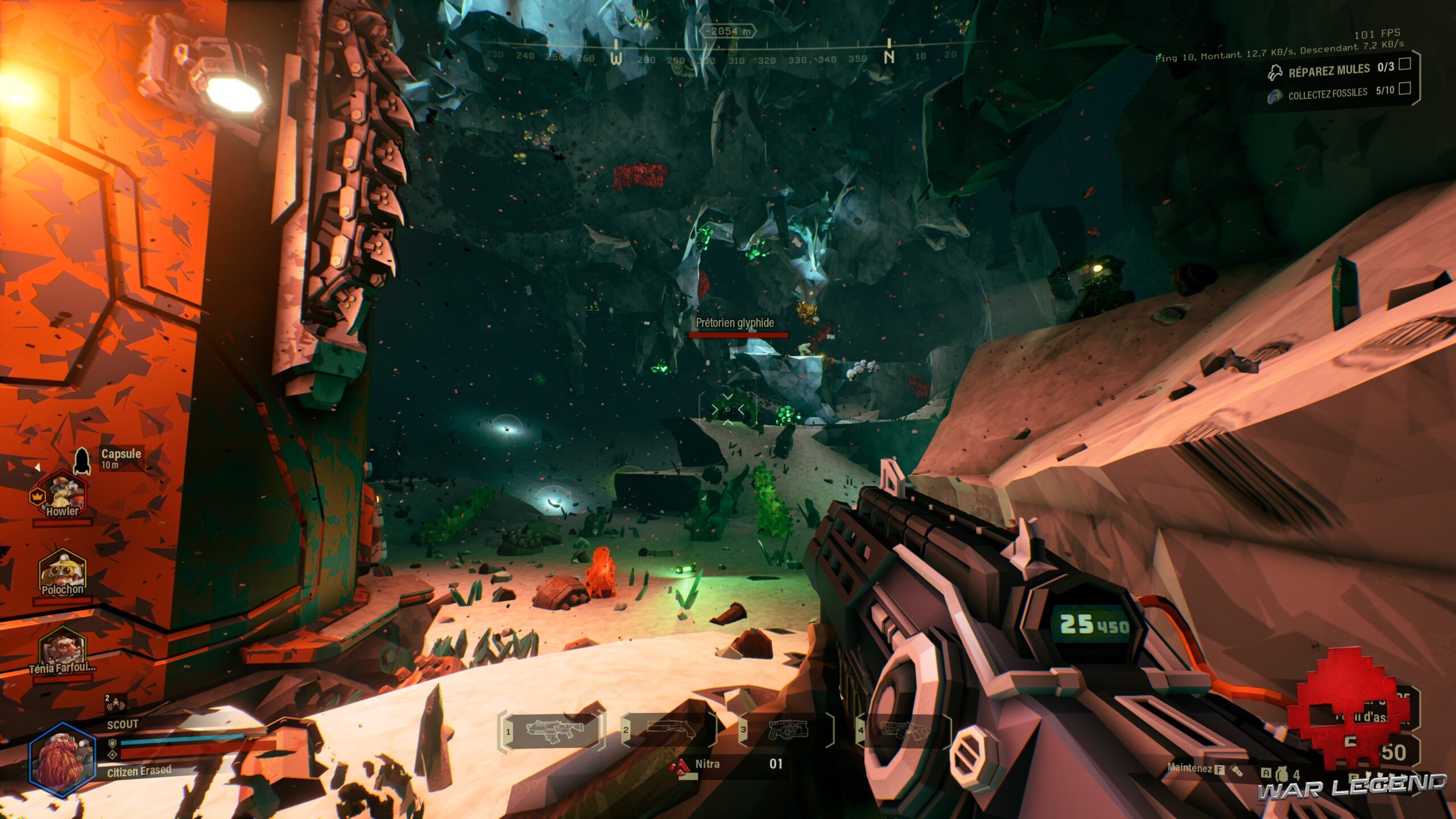Click the West marker on the compass
1456x819 pixels.
click(616, 58)
